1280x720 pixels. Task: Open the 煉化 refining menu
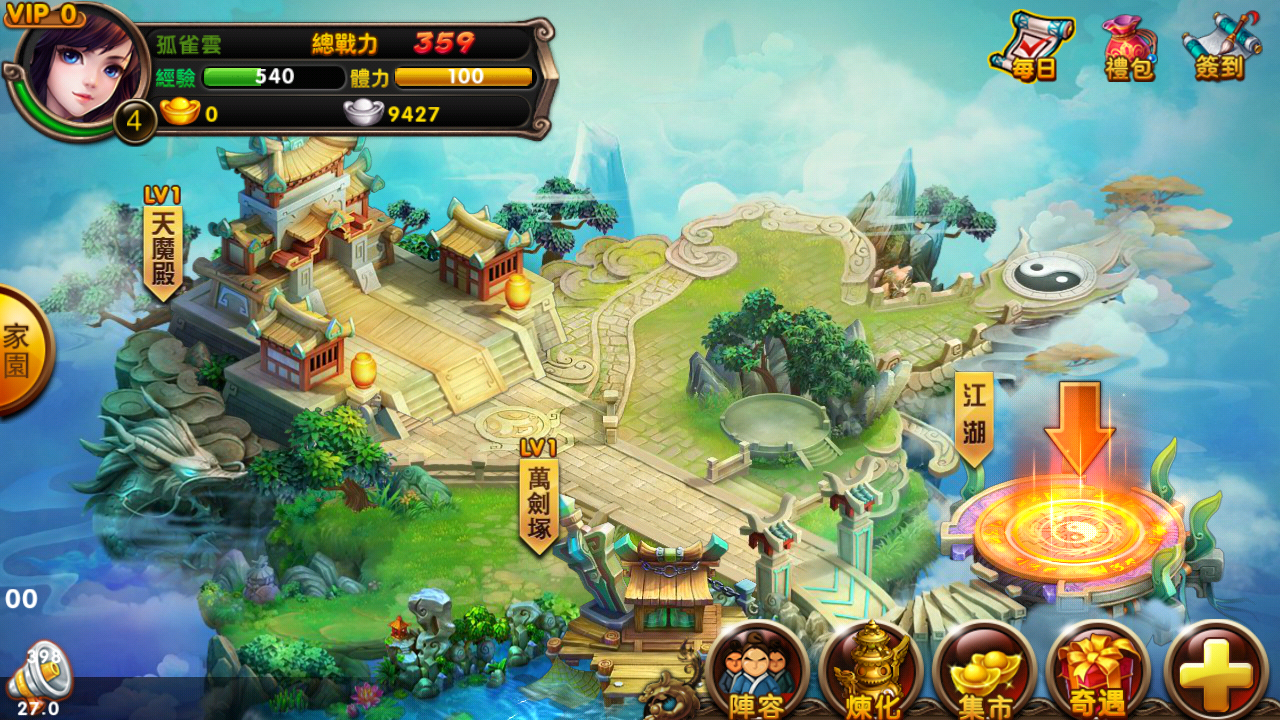(870, 671)
